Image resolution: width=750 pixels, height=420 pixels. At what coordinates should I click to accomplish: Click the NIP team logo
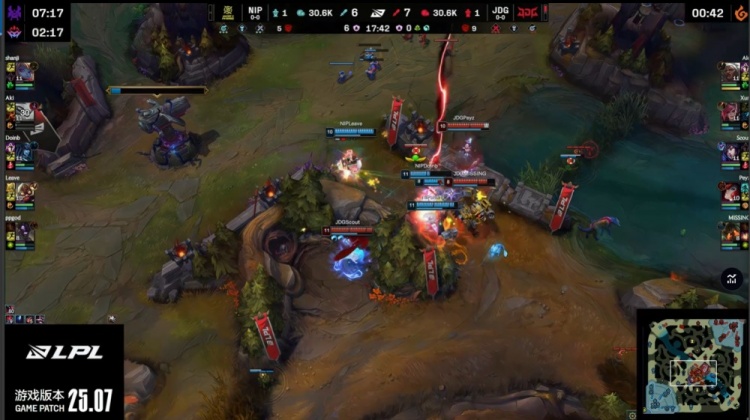tap(227, 13)
